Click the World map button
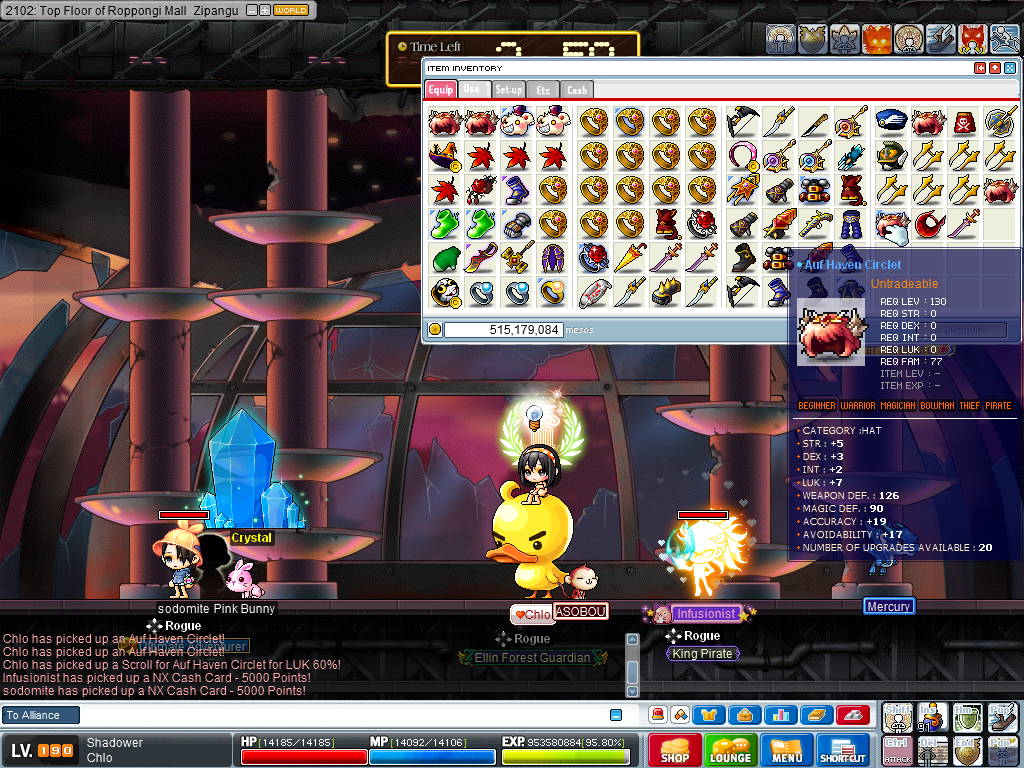The height and width of the screenshot is (768, 1024). click(291, 10)
